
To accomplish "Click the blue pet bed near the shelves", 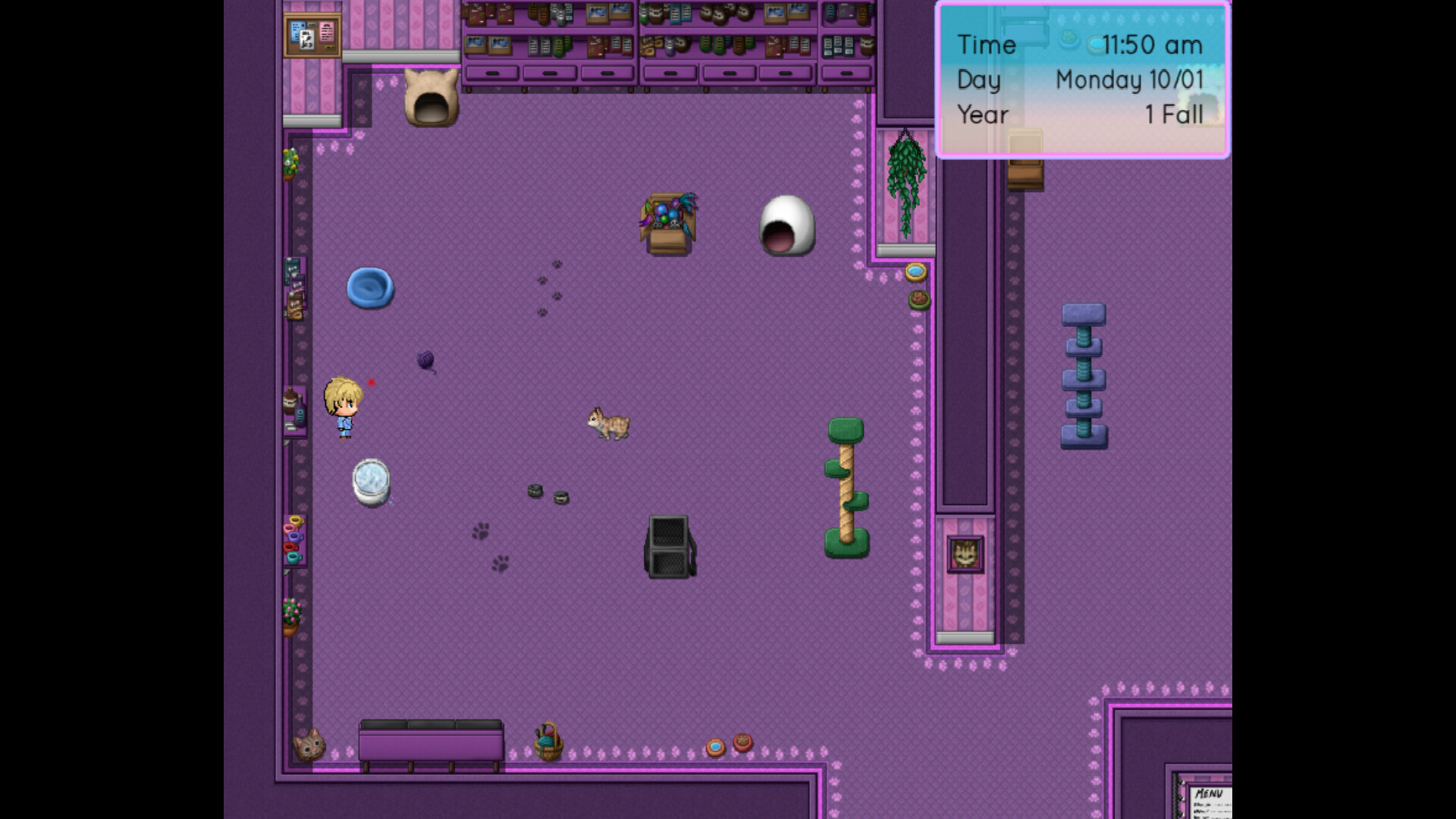I will point(369,289).
